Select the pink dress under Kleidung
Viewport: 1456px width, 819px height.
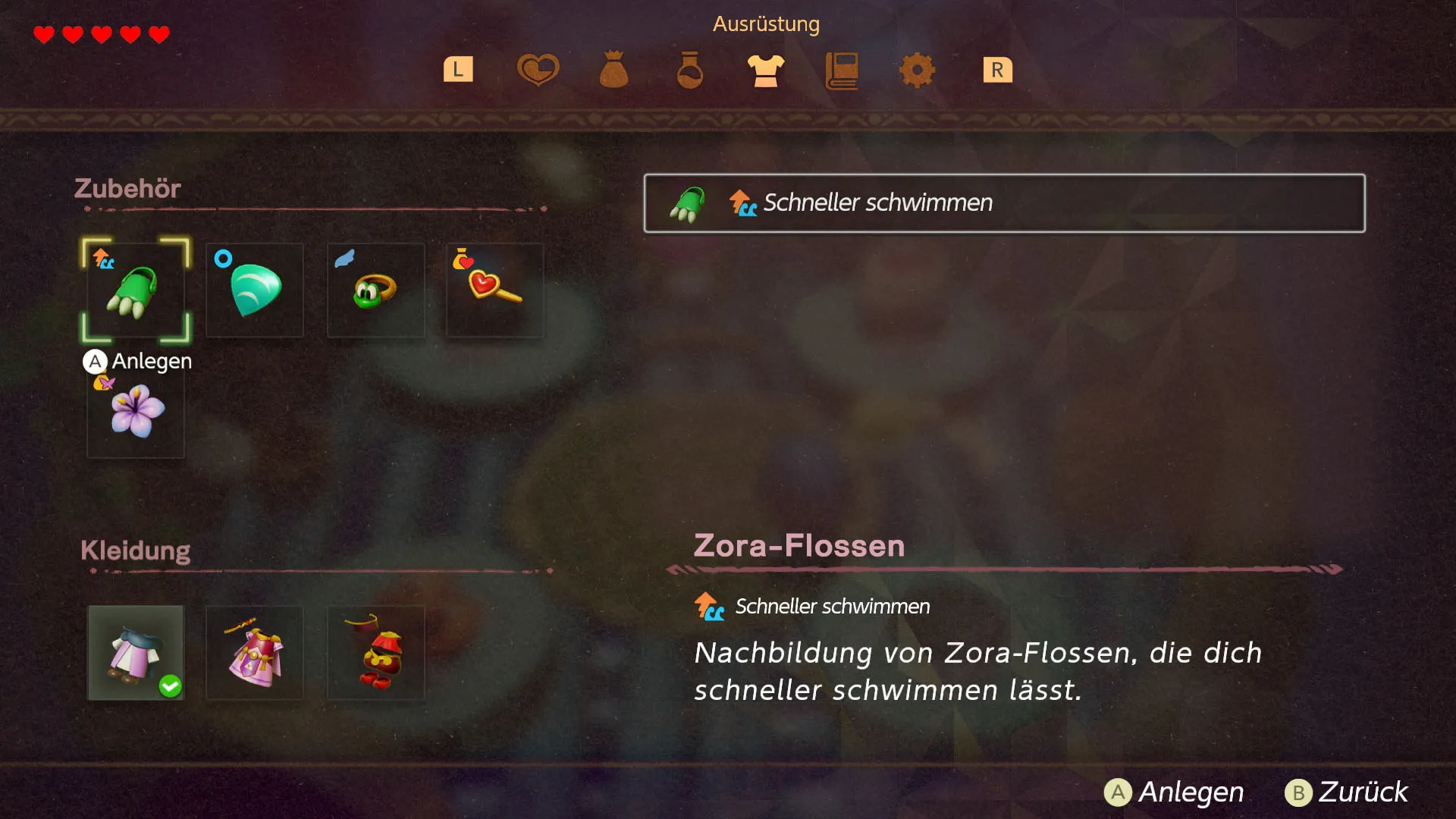(x=254, y=654)
